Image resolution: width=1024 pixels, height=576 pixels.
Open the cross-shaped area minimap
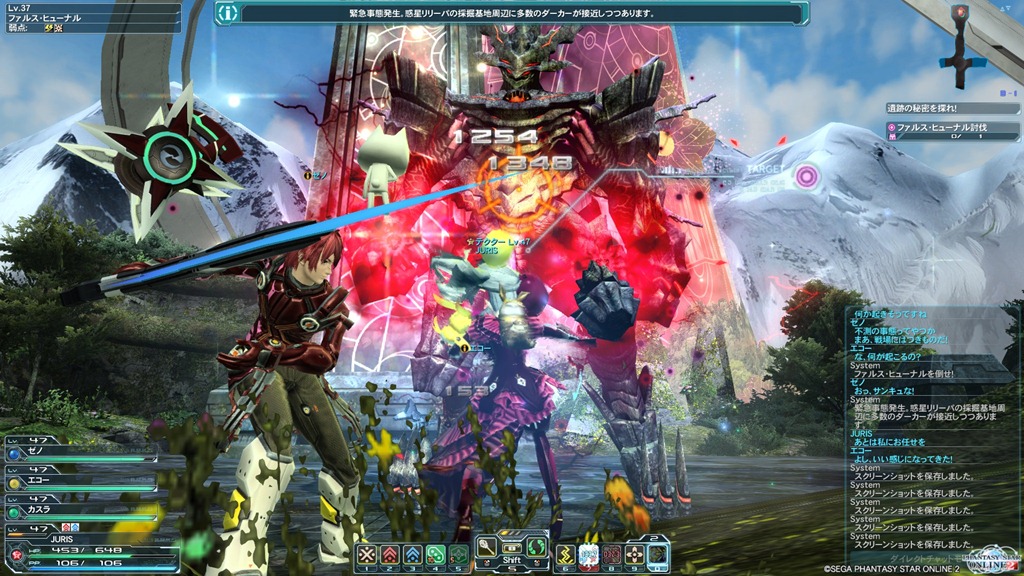click(960, 40)
